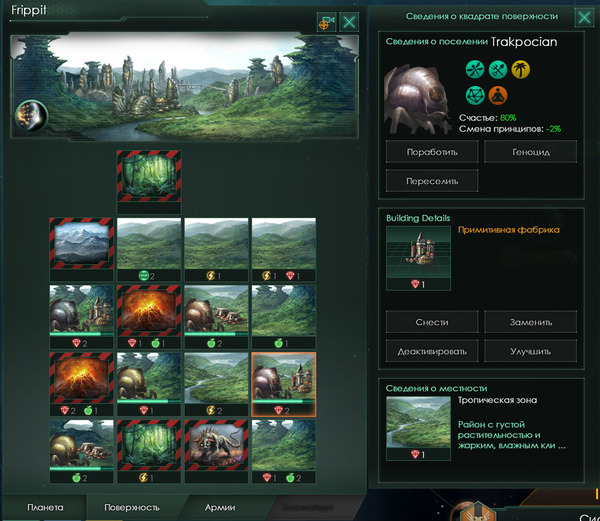Click the go-to-planet camera icon

pyautogui.click(x=327, y=21)
